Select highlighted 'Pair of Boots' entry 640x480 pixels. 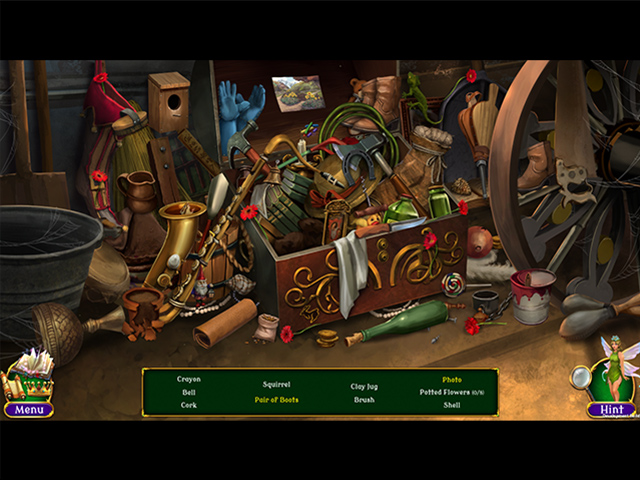point(276,400)
